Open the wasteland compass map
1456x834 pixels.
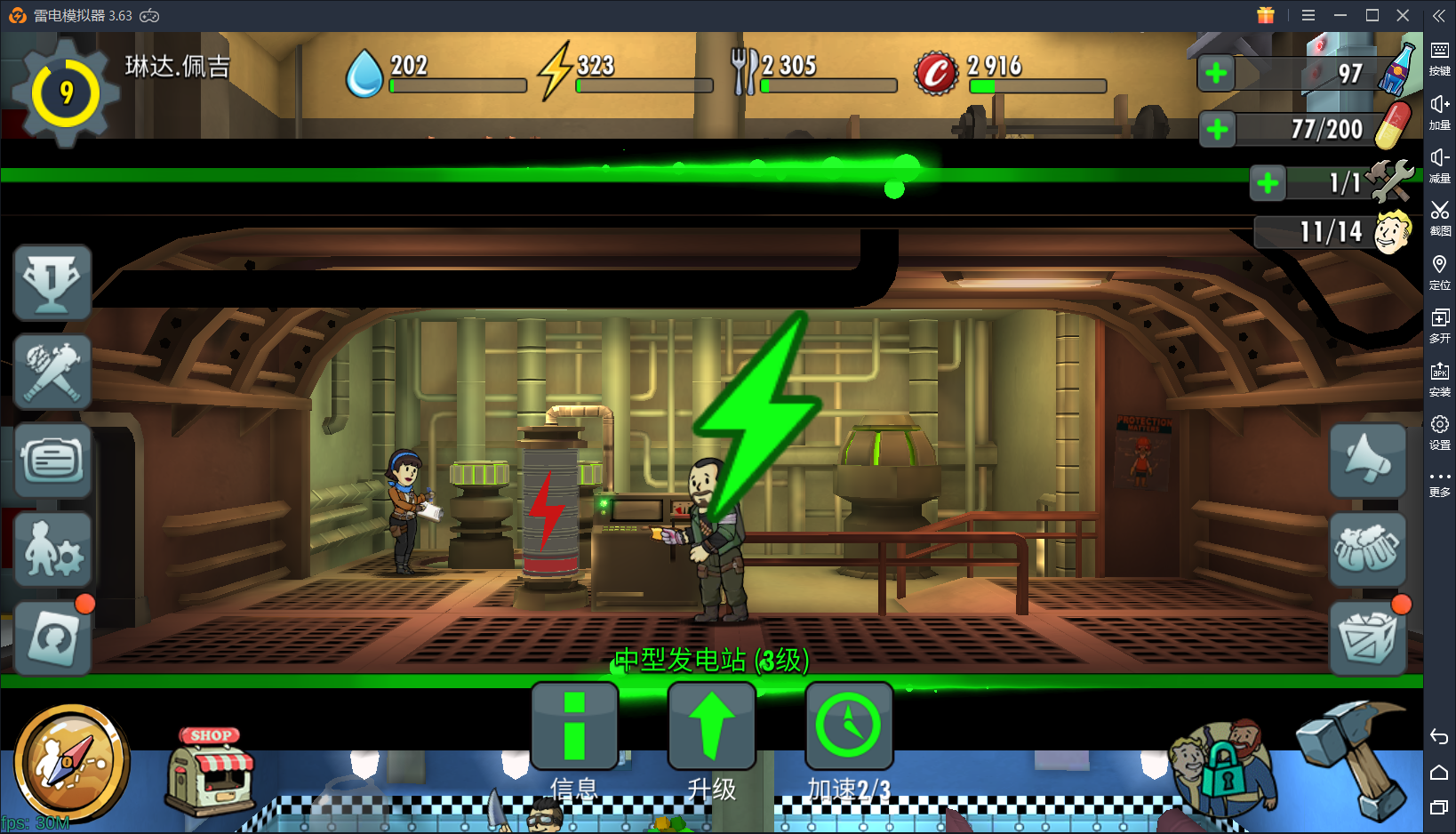71,763
